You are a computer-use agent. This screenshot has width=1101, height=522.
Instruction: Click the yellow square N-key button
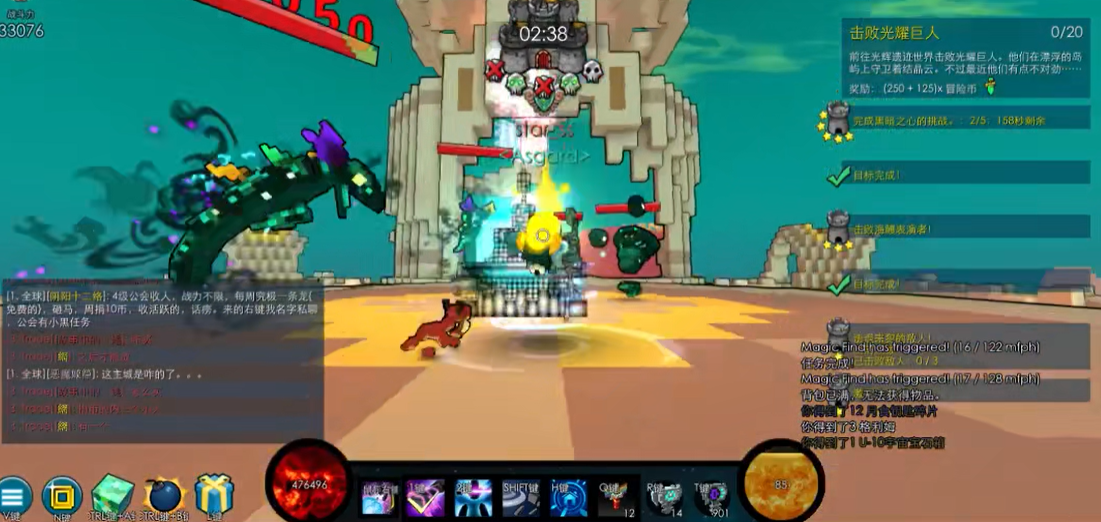click(x=62, y=496)
